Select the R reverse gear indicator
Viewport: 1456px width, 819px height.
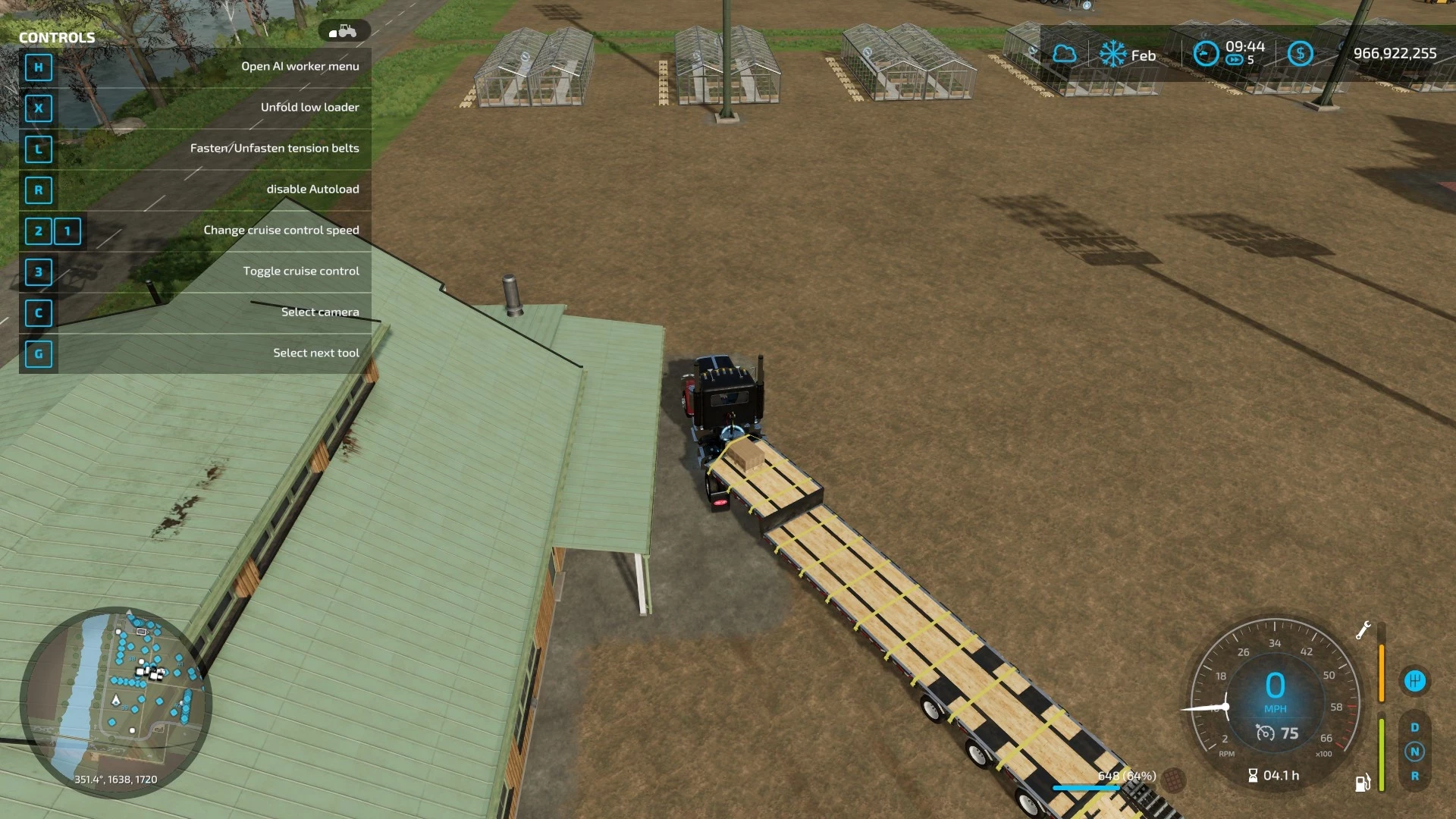point(1414,776)
